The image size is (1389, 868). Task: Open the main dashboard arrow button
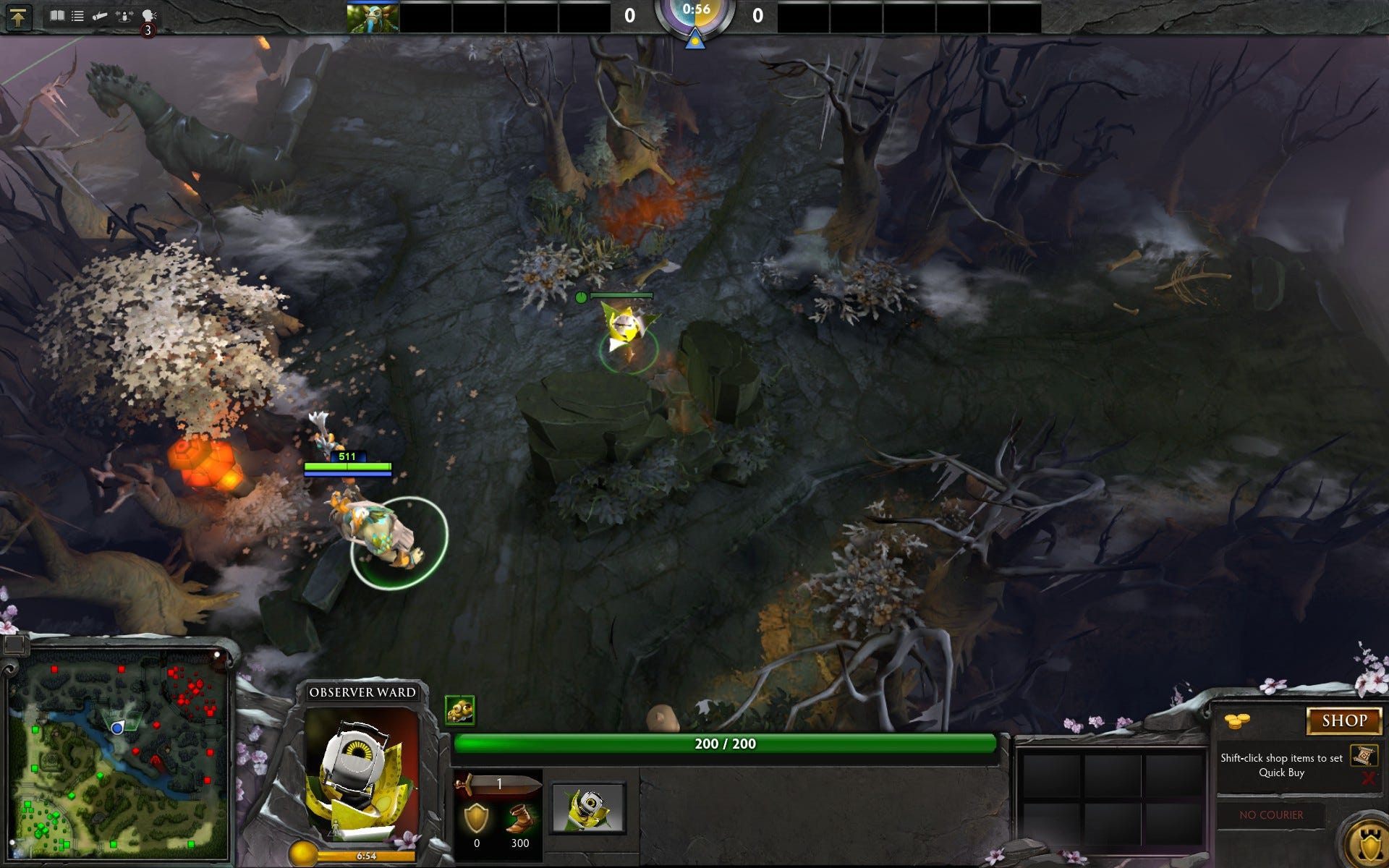(18, 17)
